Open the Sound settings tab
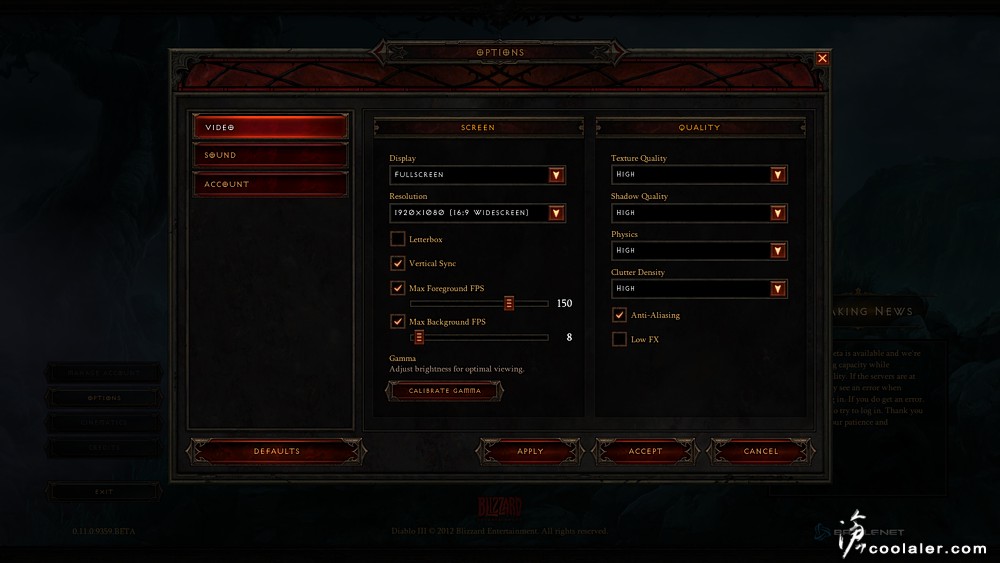1000x563 pixels. pos(270,155)
